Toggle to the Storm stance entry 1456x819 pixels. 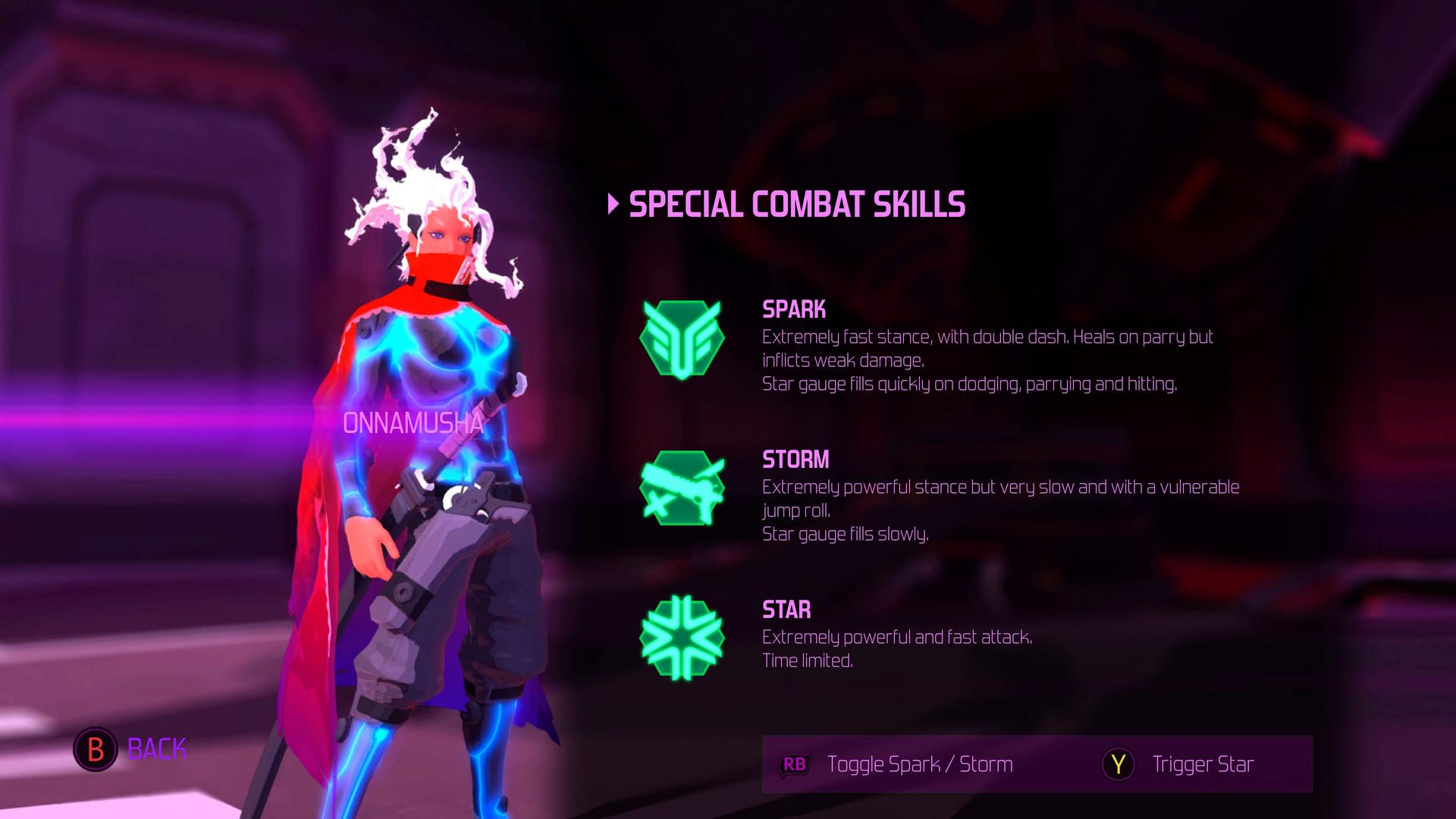pos(795,459)
